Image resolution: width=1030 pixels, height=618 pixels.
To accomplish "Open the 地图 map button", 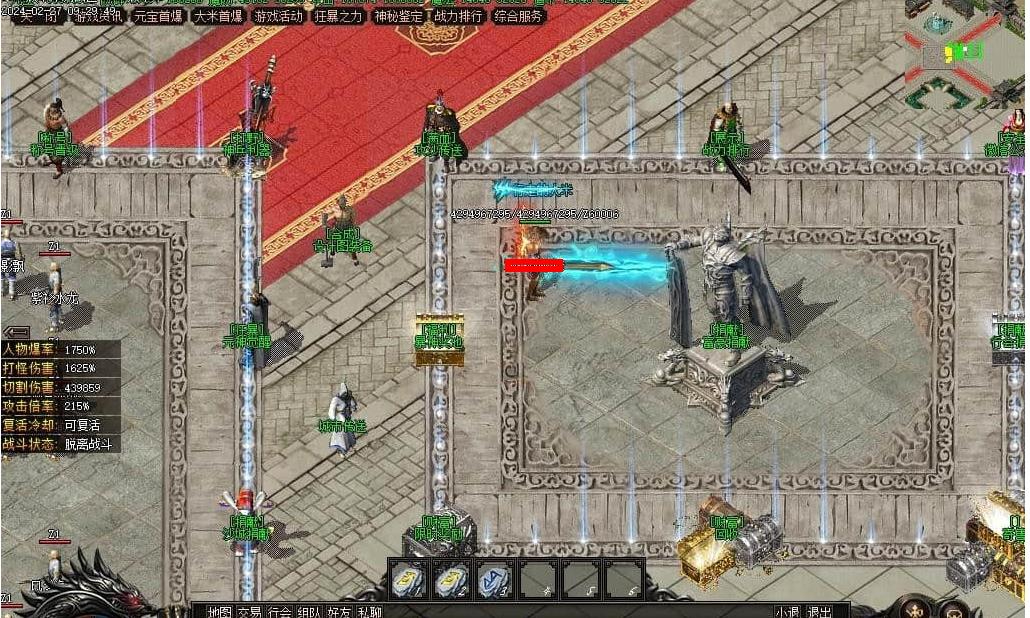I will (219, 611).
